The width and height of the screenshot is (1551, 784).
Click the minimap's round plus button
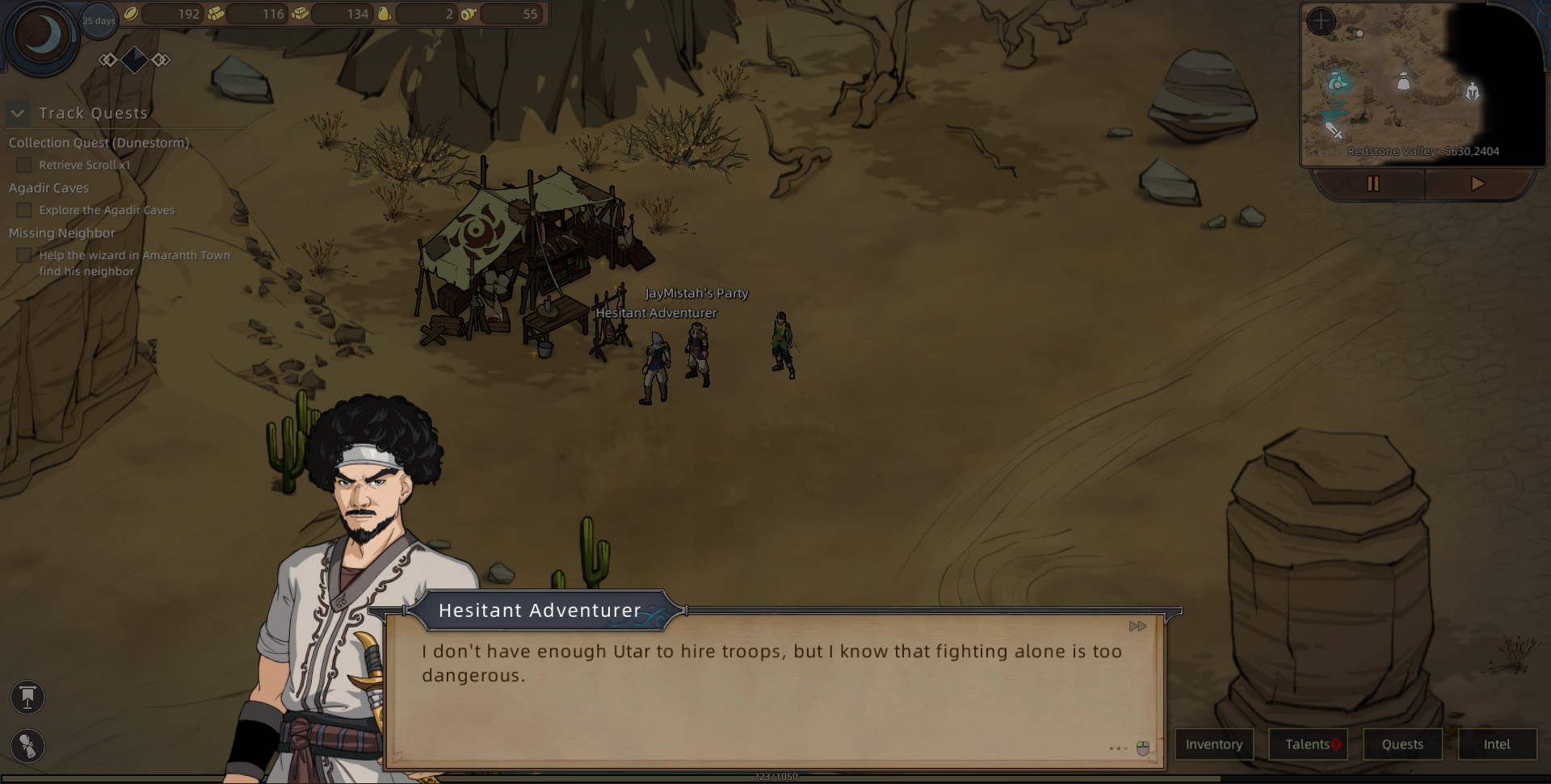pyautogui.click(x=1321, y=21)
